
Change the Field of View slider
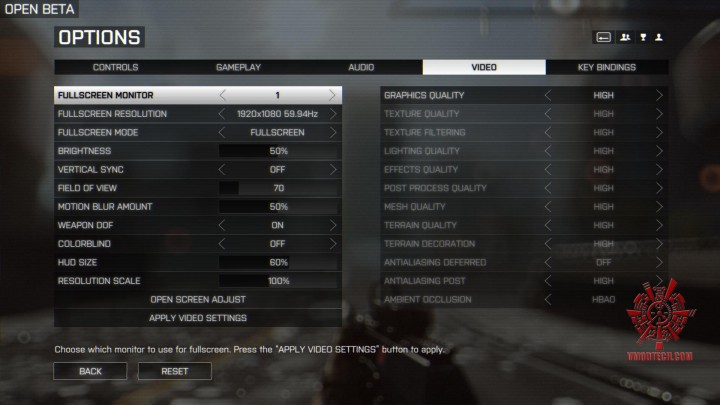(x=278, y=188)
